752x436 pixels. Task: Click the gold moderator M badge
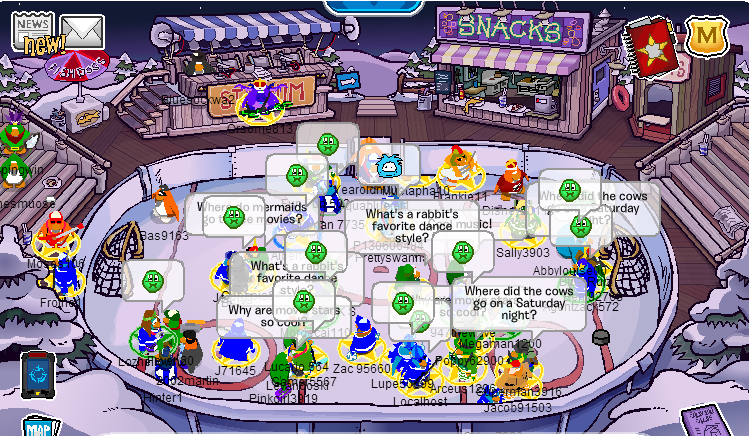click(705, 37)
